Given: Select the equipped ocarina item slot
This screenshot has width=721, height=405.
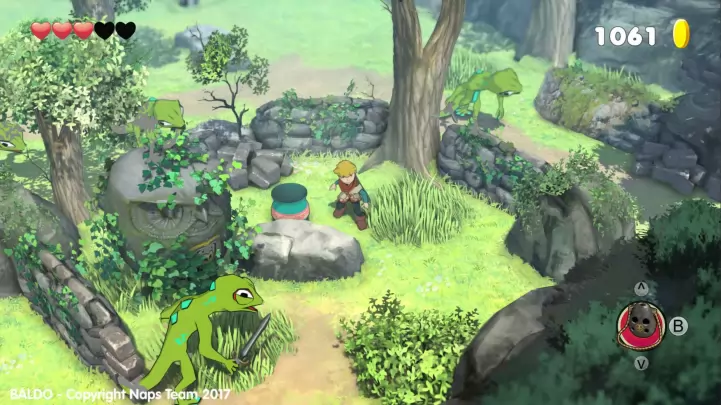Looking at the screenshot, I should pyautogui.click(x=640, y=325).
